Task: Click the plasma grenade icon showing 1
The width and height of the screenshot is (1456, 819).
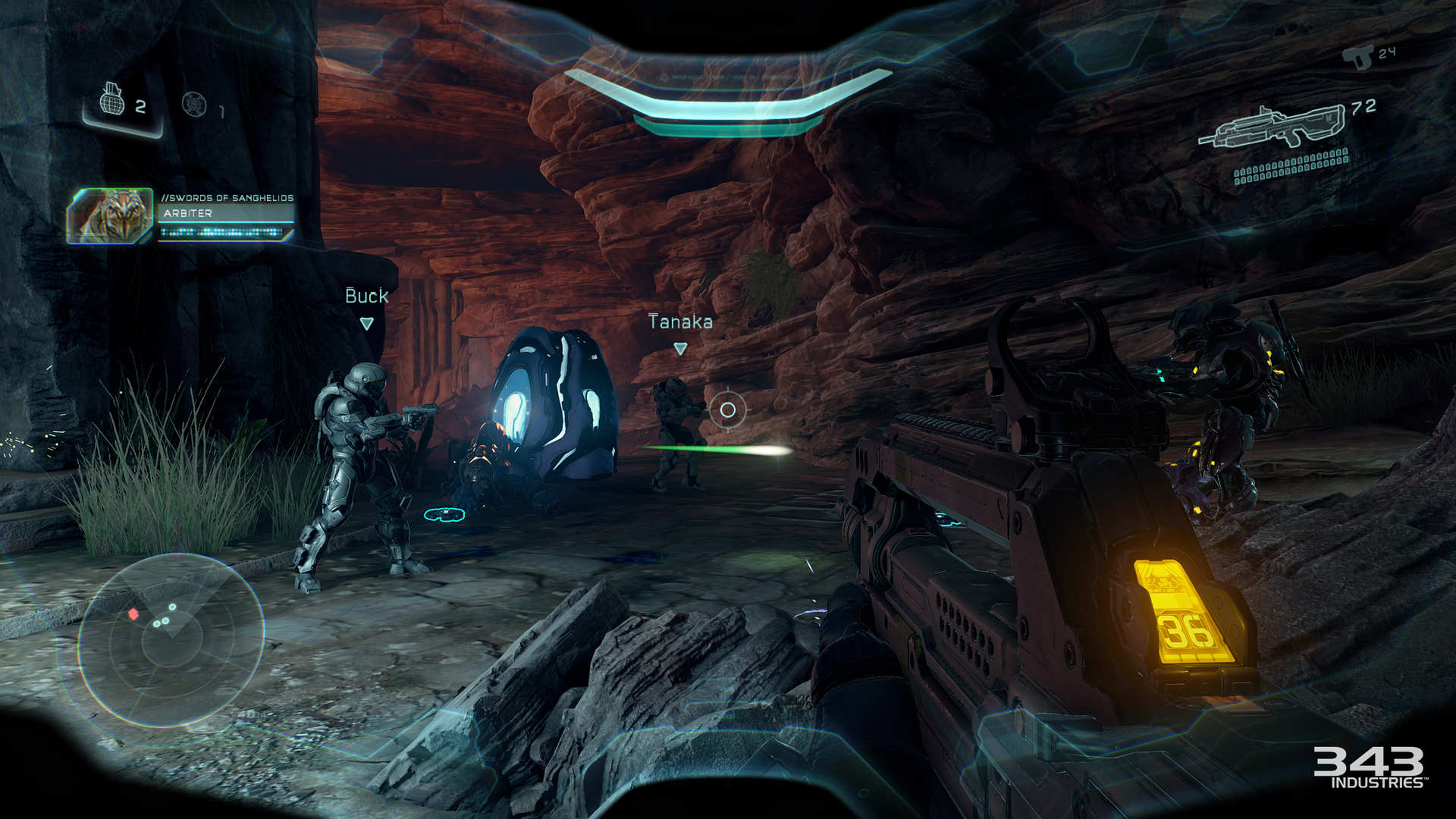Action: click(x=195, y=104)
